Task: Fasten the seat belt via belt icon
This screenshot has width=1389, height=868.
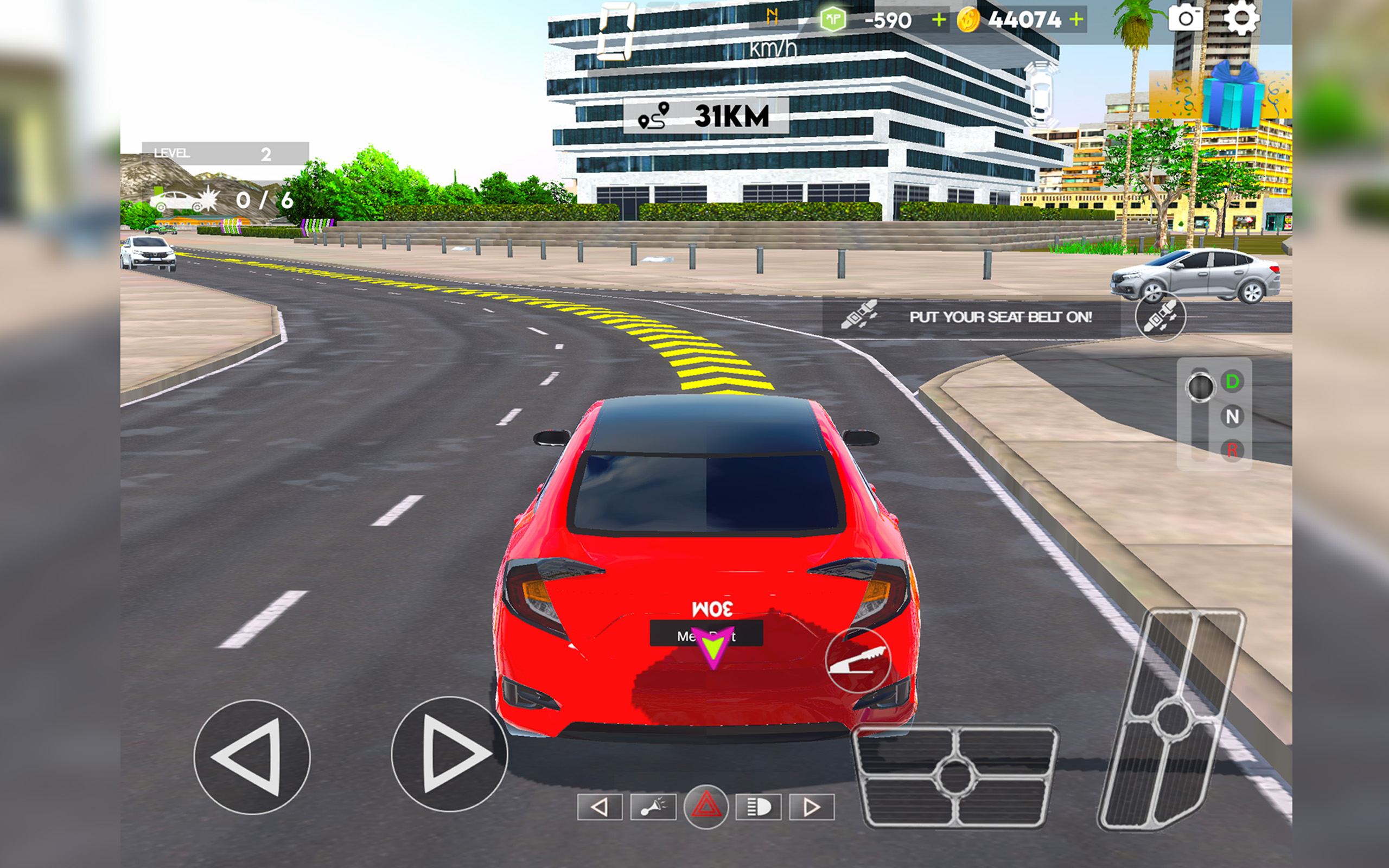Action: pos(1161,317)
